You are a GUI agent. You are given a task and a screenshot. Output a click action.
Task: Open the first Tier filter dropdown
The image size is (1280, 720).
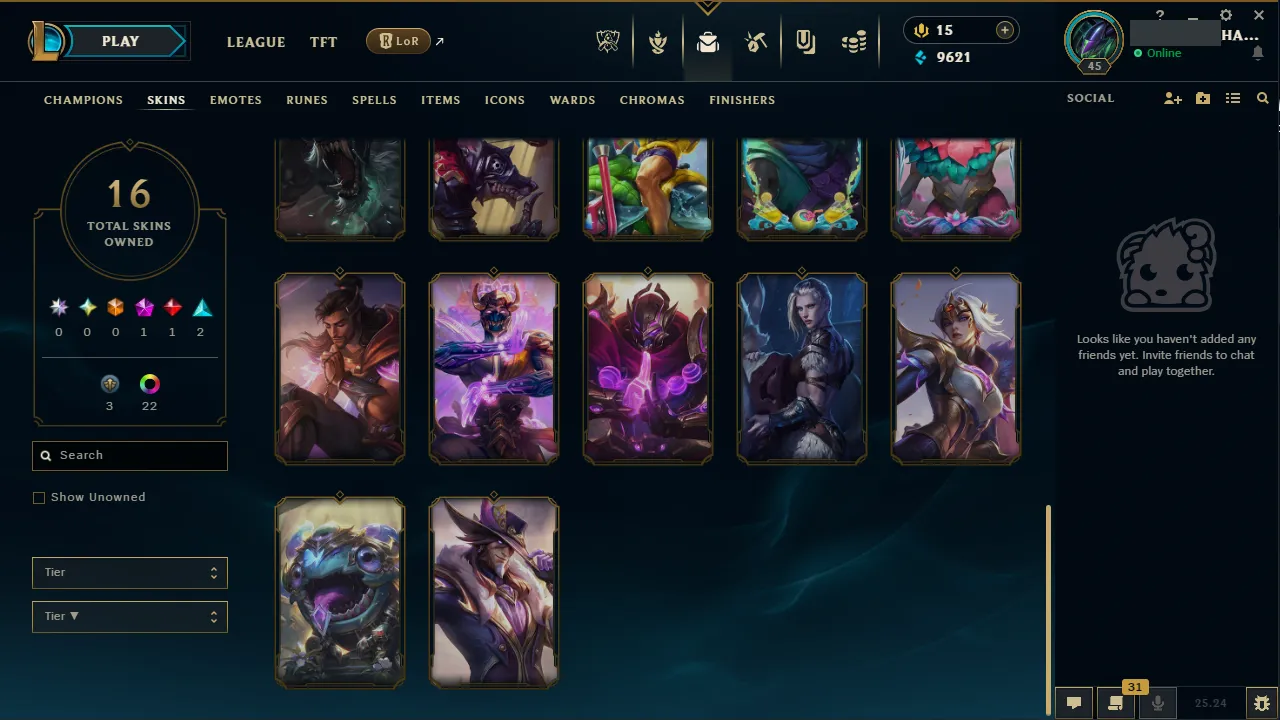tap(129, 572)
